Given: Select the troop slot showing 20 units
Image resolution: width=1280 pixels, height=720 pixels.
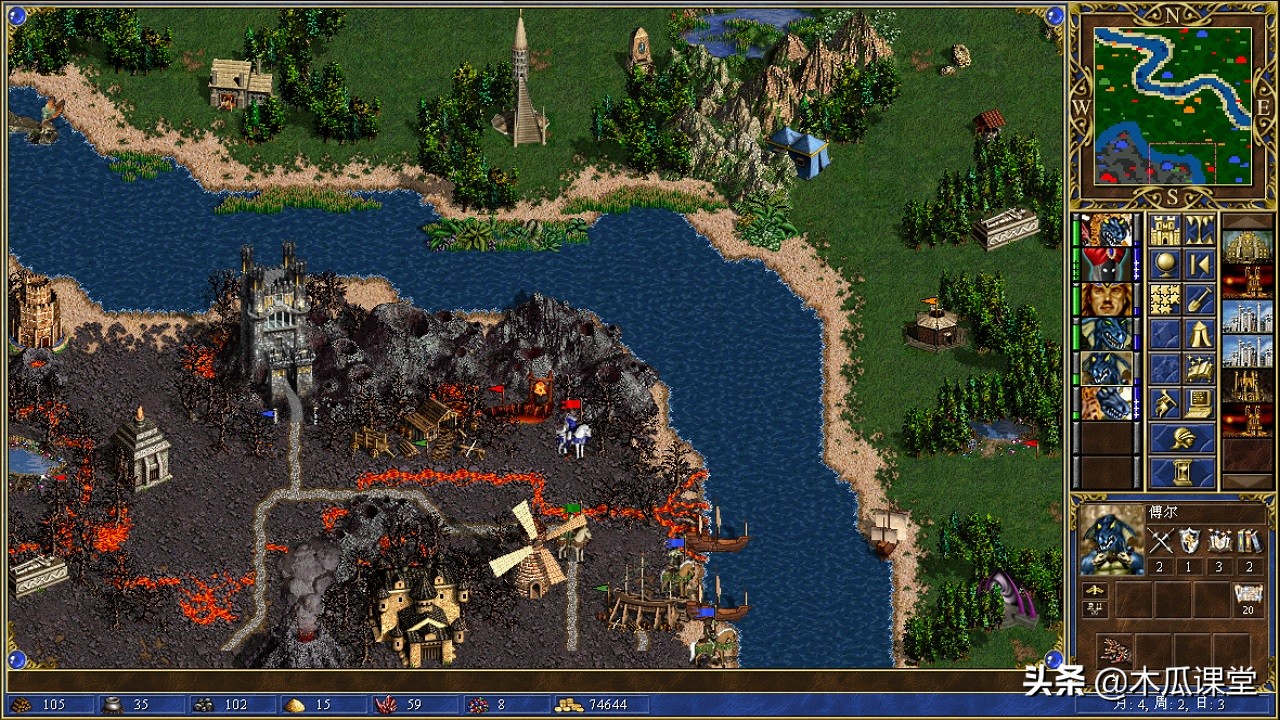Looking at the screenshot, I should coord(1247,599).
